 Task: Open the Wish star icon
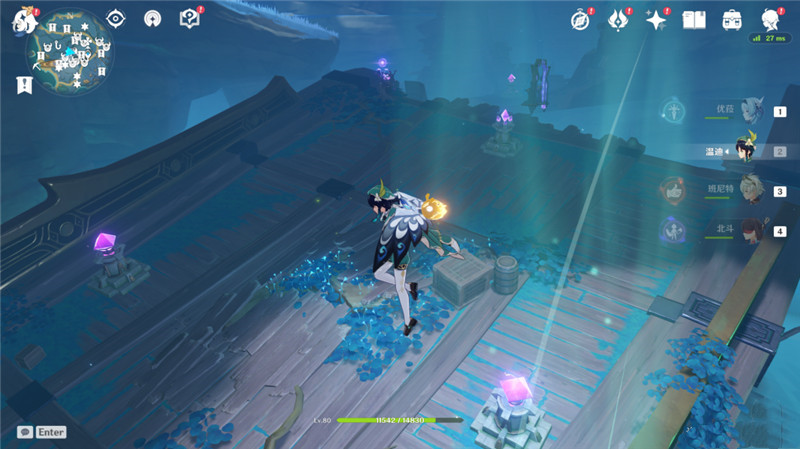[656, 20]
